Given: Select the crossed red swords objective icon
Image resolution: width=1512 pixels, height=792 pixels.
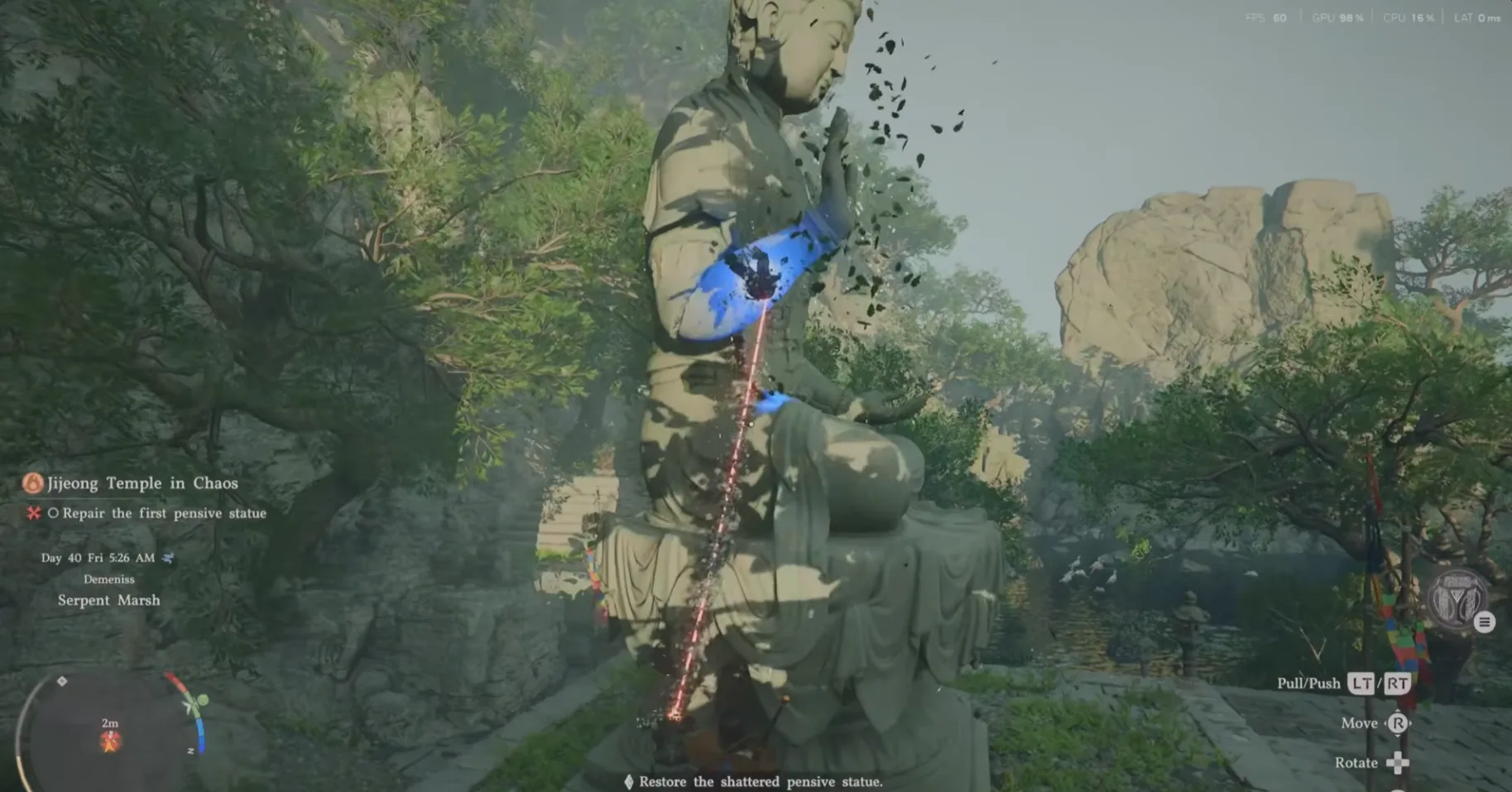Looking at the screenshot, I should click(x=34, y=513).
